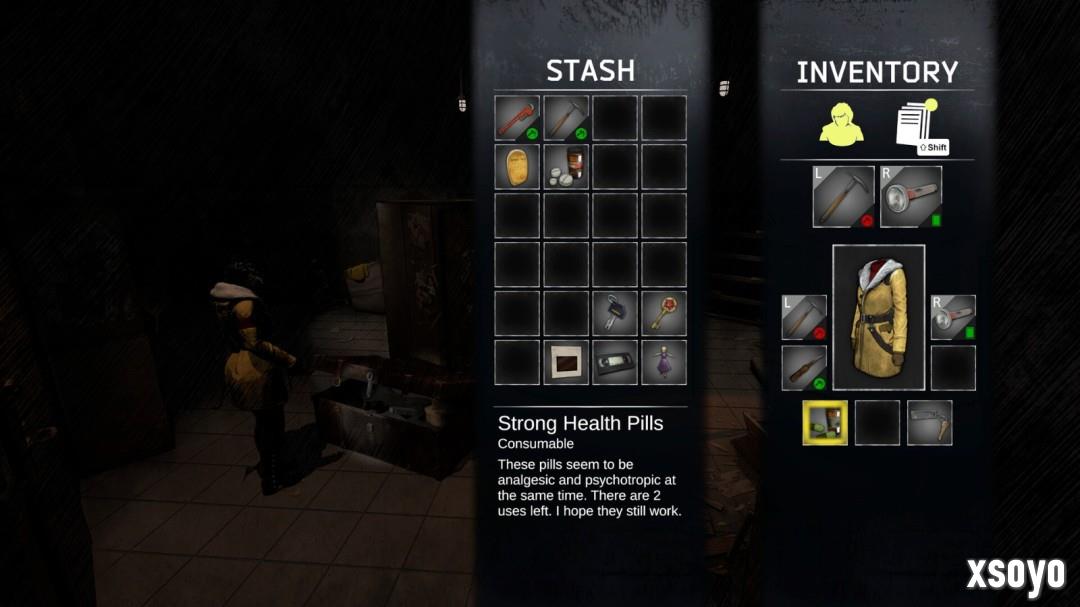1080x607 pixels.
Task: Select the red pipe wrench in stash
Action: 517,118
